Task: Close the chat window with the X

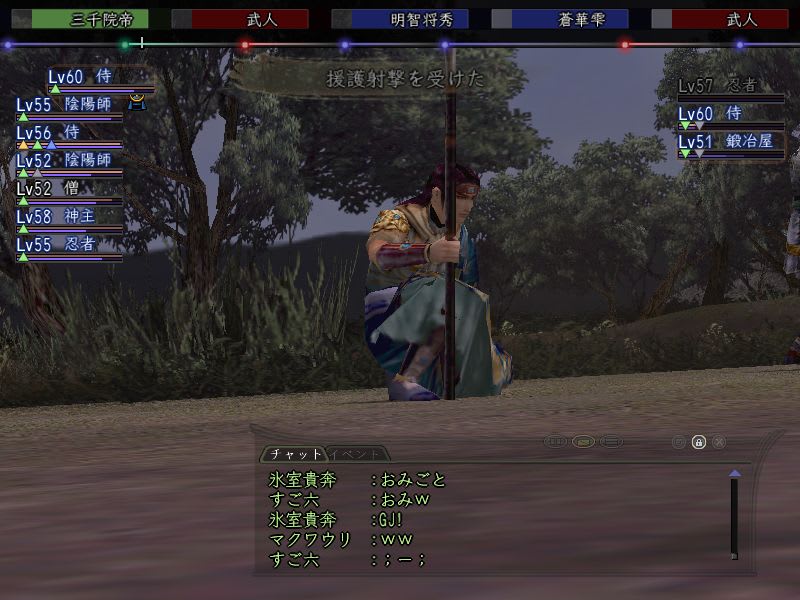Action: point(719,441)
